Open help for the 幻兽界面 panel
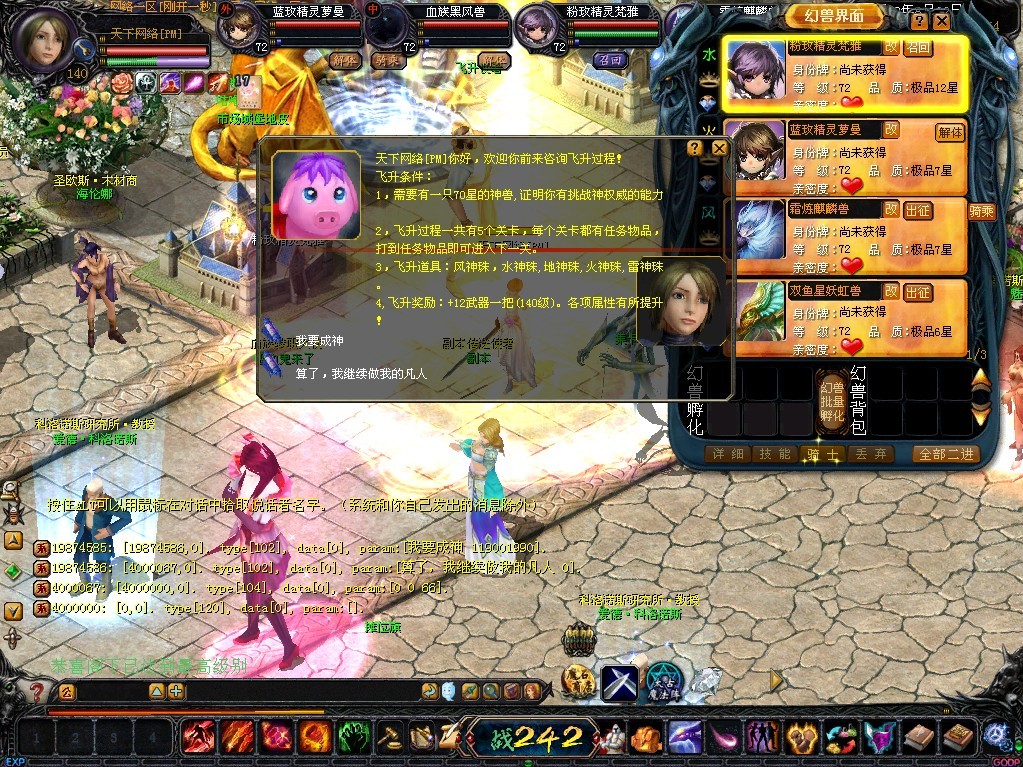Screen dimensions: 1023x767 click(919, 21)
